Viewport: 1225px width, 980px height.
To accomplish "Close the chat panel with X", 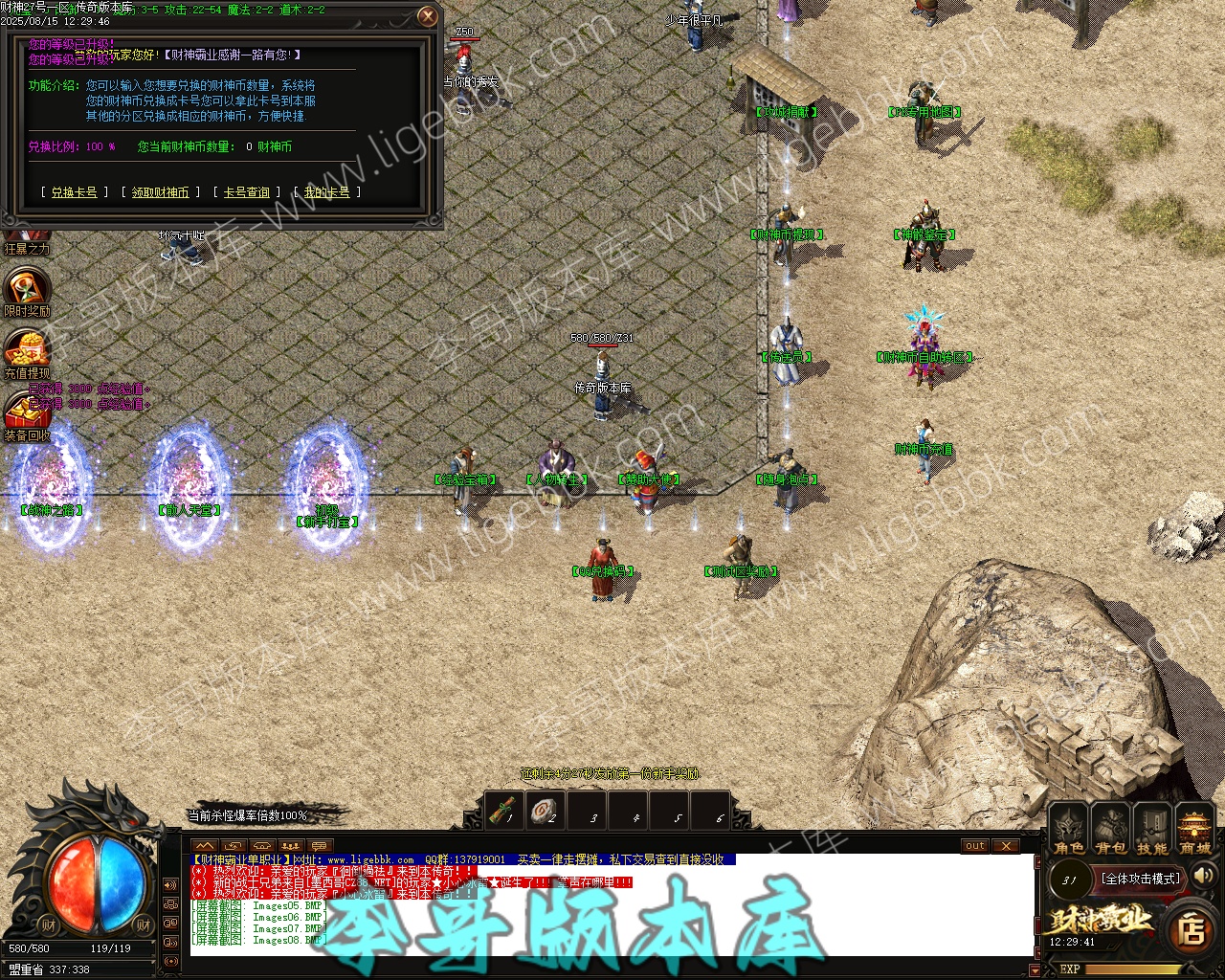I will 1005,846.
